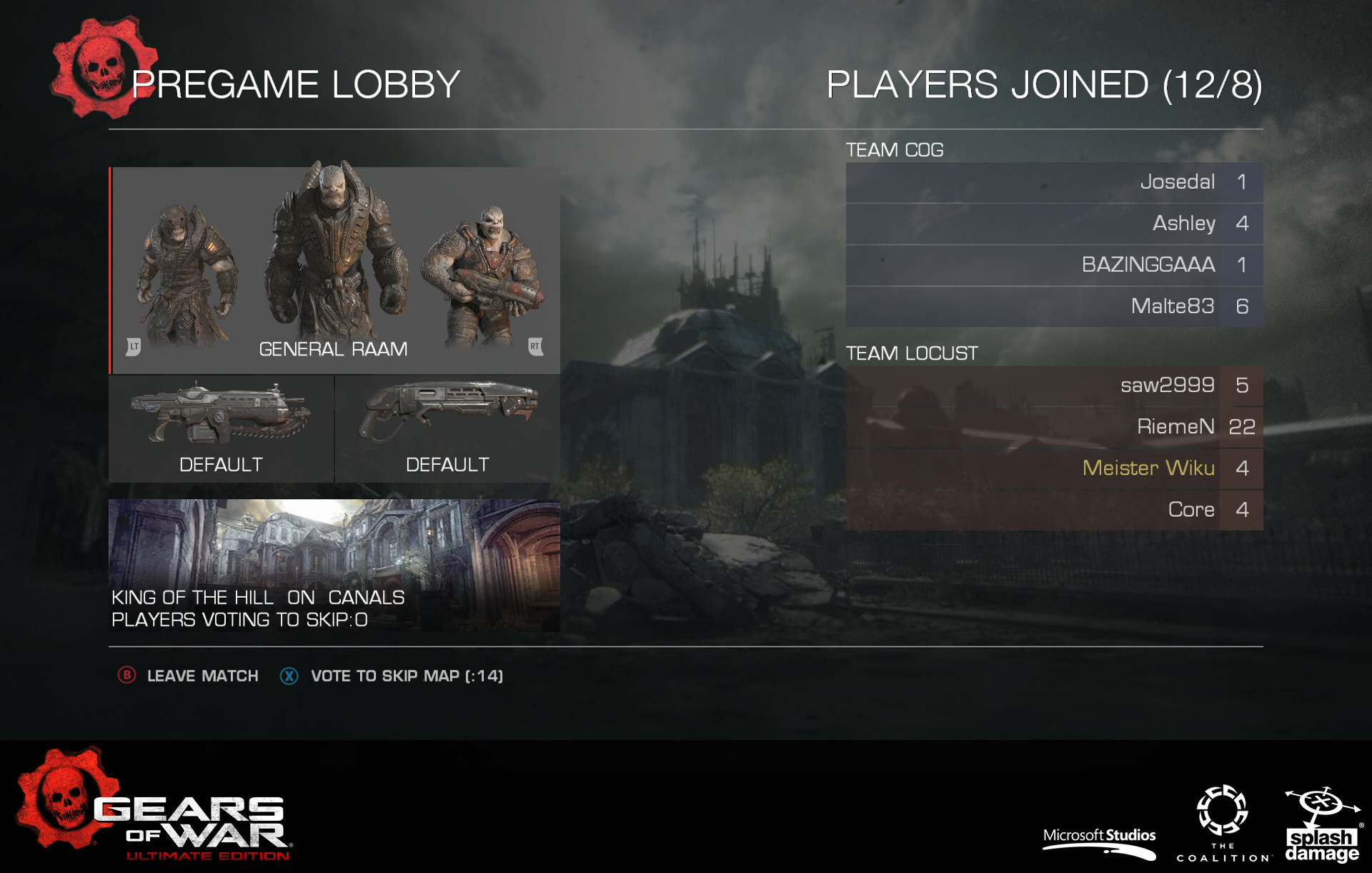
Task: Choose the Lancer default weapon slot
Action: (x=221, y=428)
